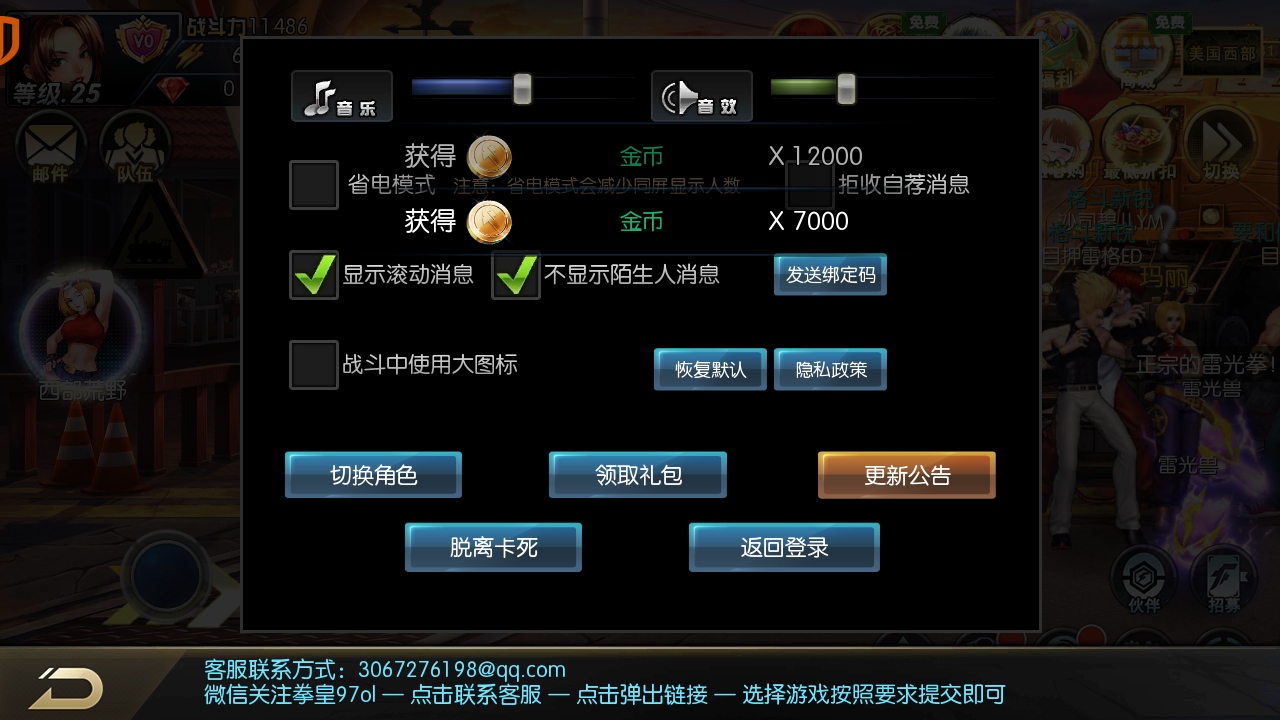Click the 返回登录 button
Screen dimensions: 1280x720
point(783,547)
